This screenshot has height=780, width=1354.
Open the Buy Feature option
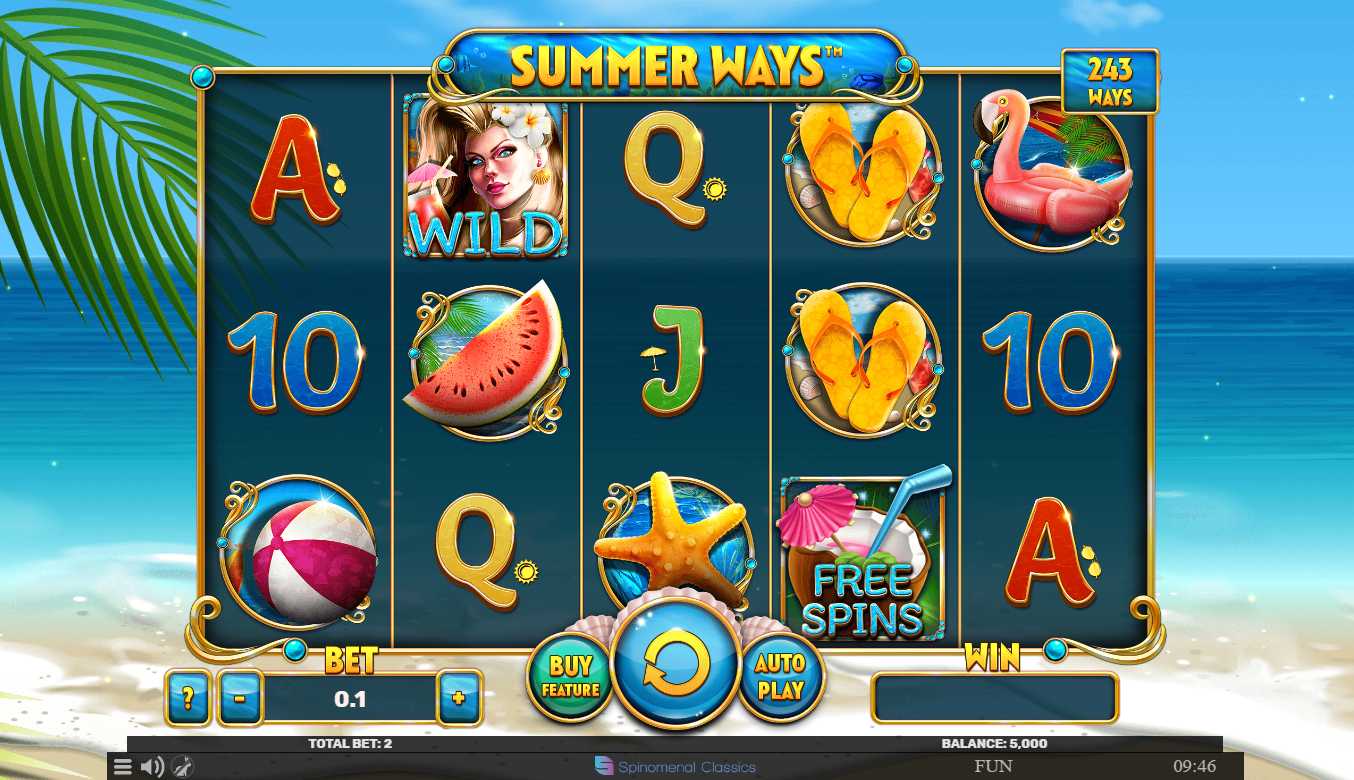570,677
